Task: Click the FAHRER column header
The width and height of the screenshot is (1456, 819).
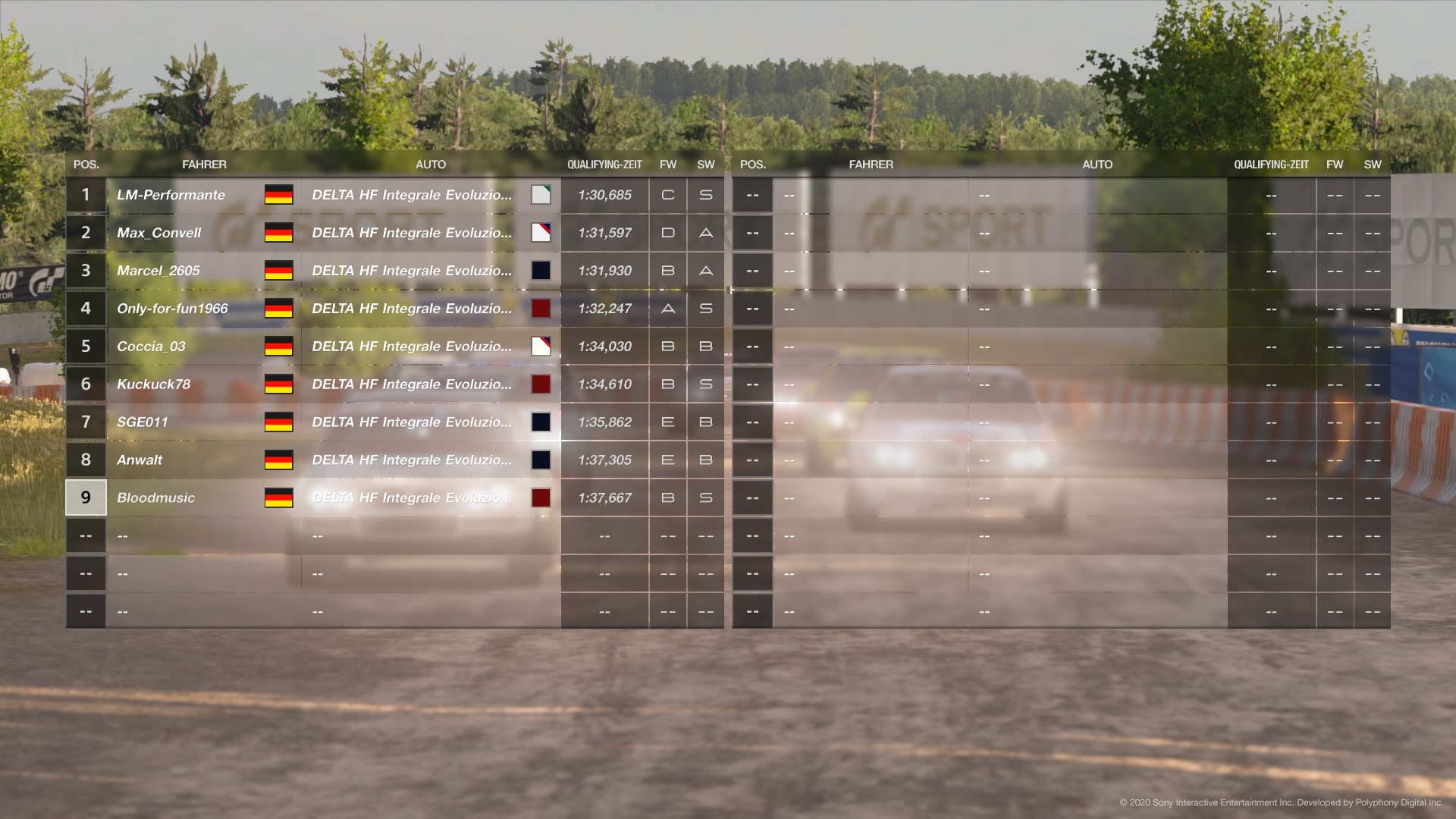Action: coord(205,164)
